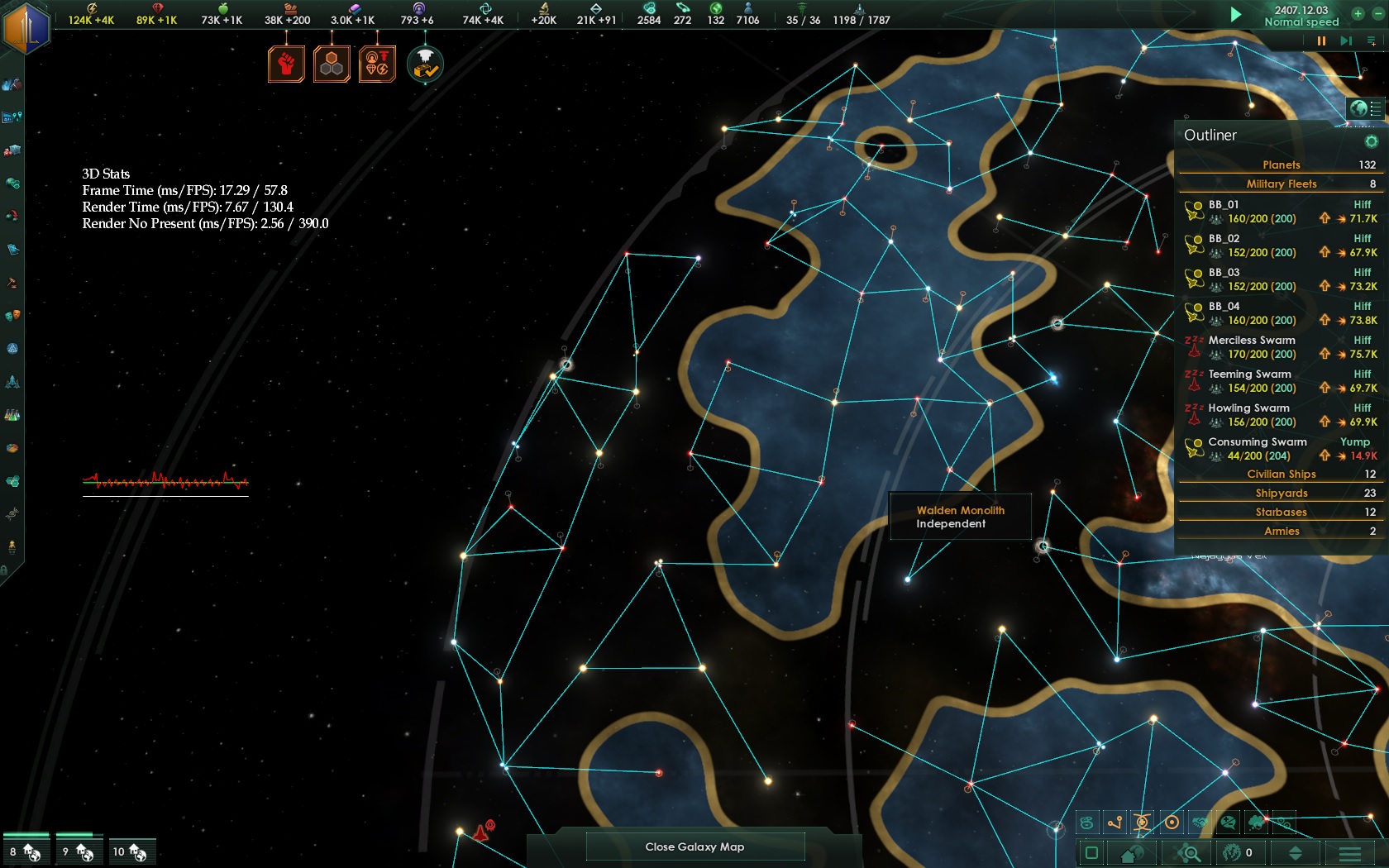Click the round construction-complete notification
Screen dimensions: 1389x868
point(425,64)
